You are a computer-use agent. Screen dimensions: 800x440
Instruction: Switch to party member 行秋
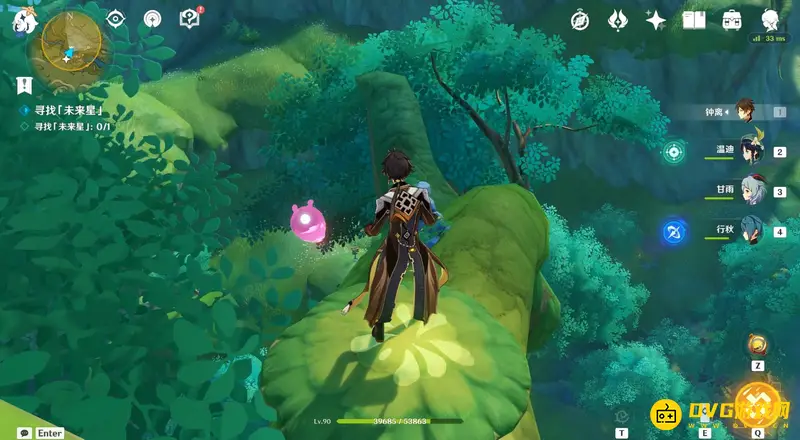(752, 230)
